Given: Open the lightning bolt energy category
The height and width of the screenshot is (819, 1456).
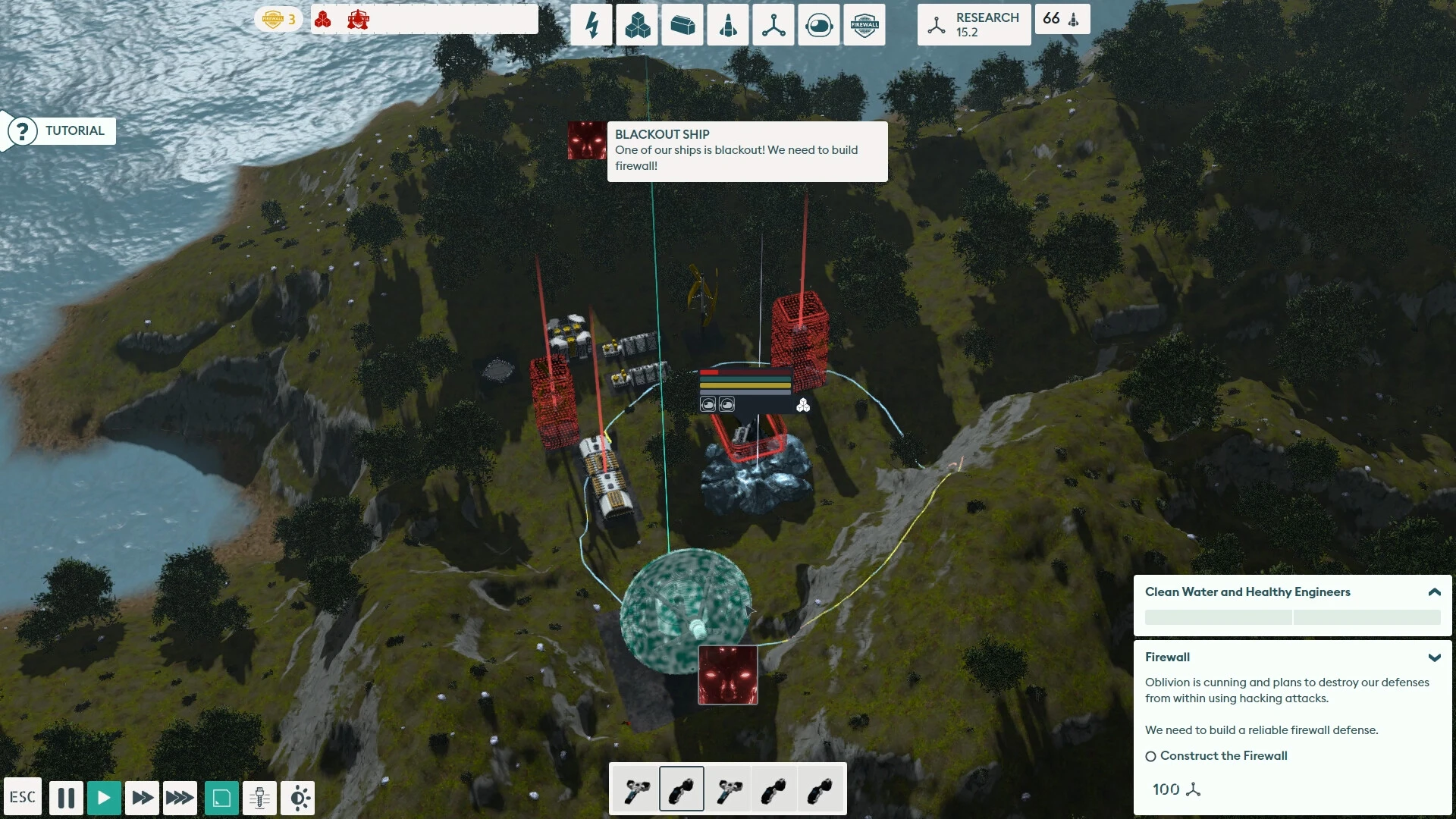Looking at the screenshot, I should [591, 26].
